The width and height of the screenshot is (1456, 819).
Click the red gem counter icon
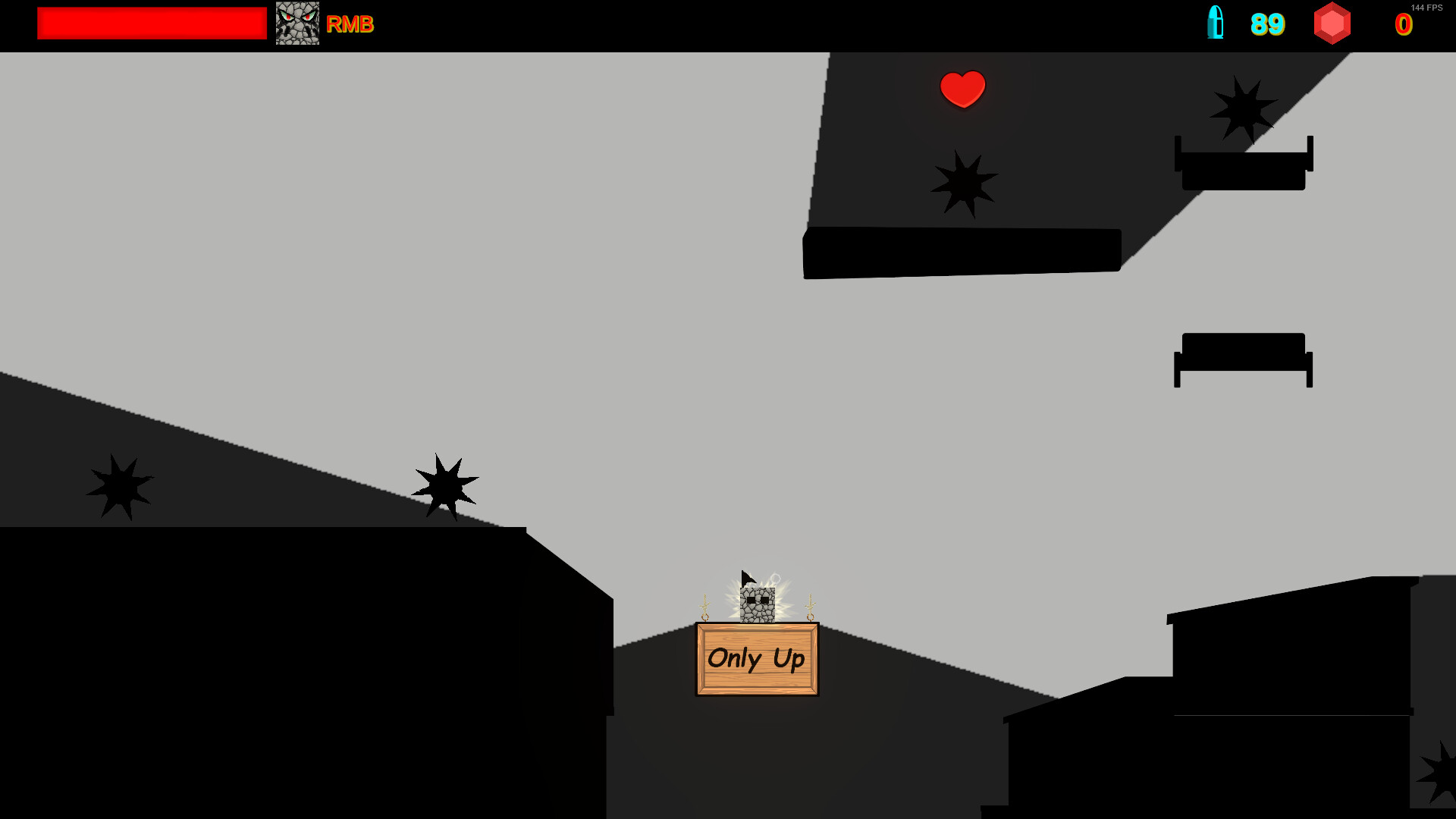pos(1332,24)
